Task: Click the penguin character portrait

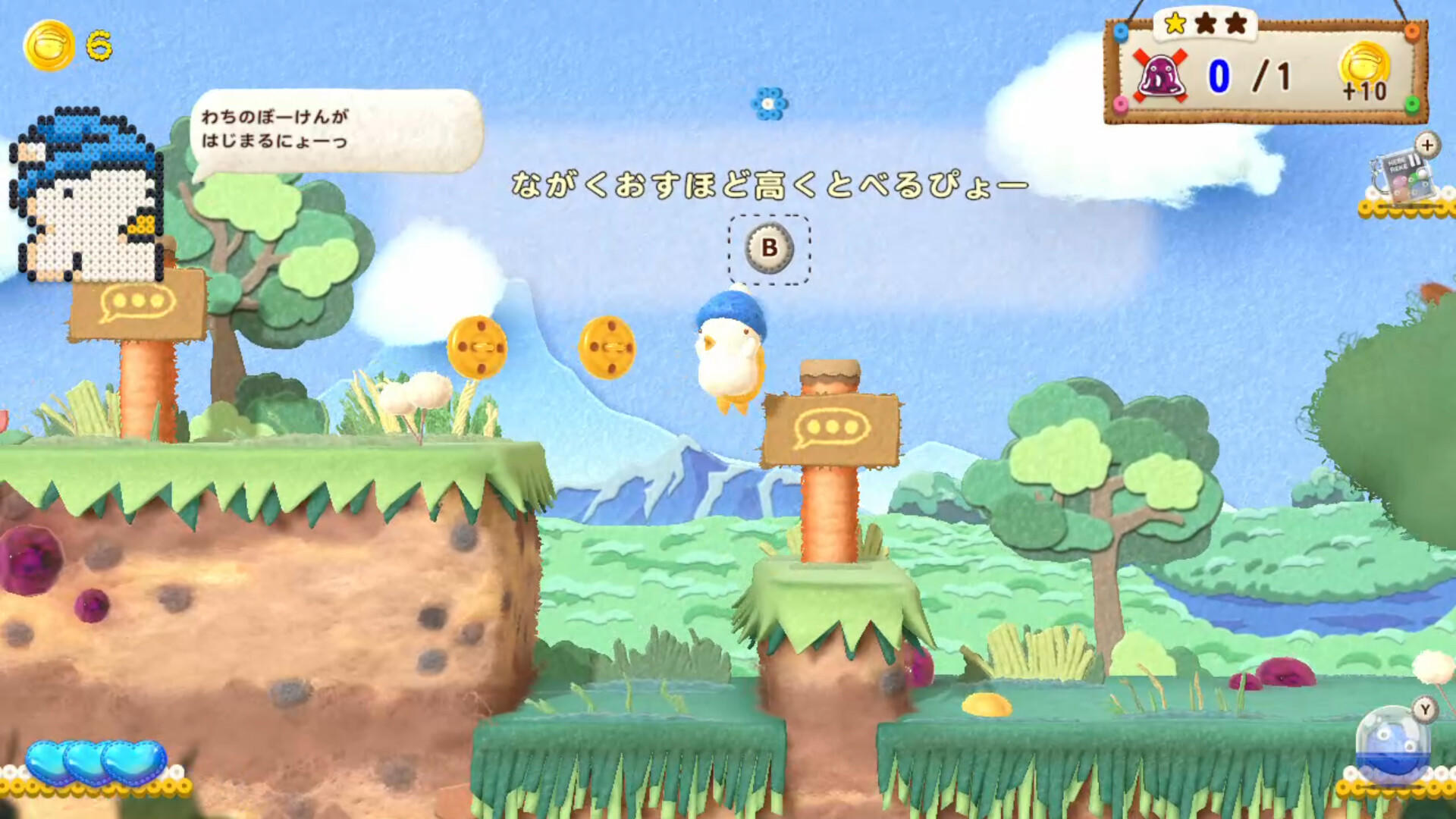Action: (87, 193)
